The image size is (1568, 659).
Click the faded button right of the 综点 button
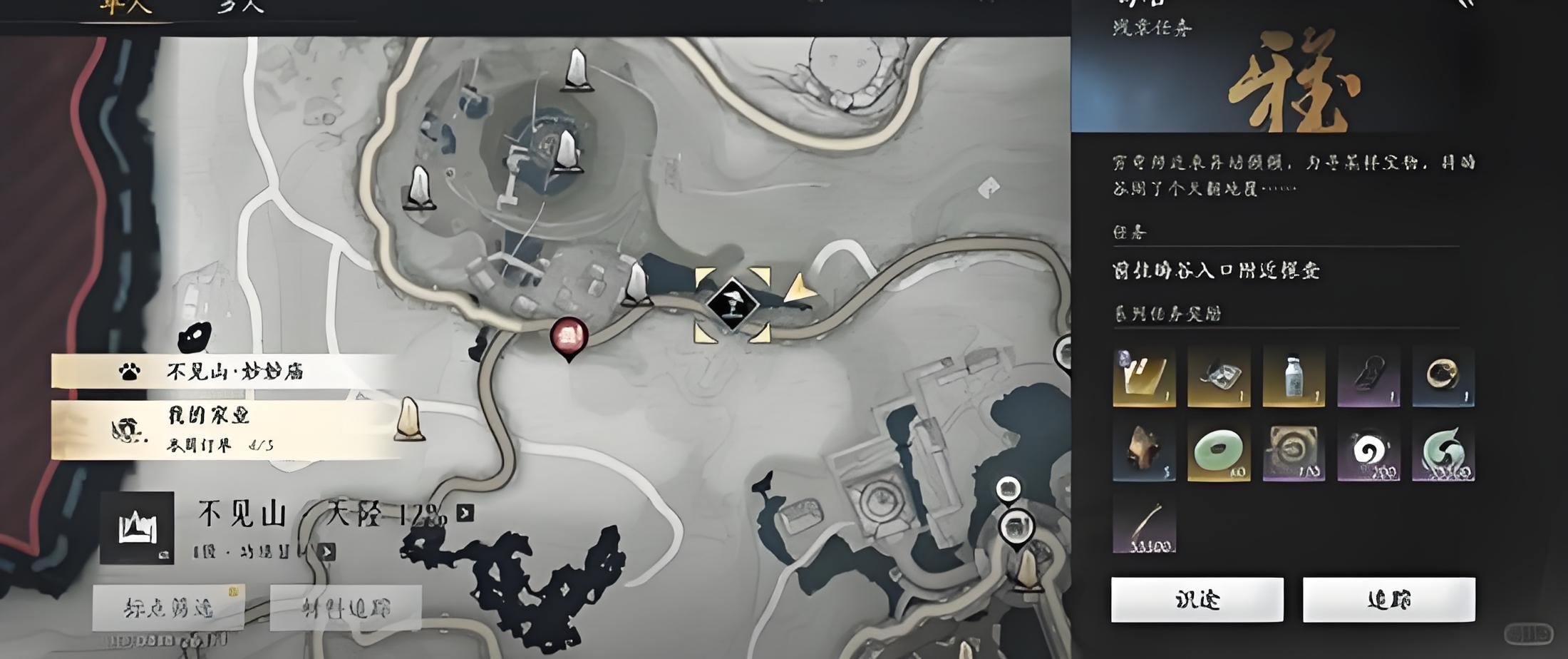coord(346,608)
